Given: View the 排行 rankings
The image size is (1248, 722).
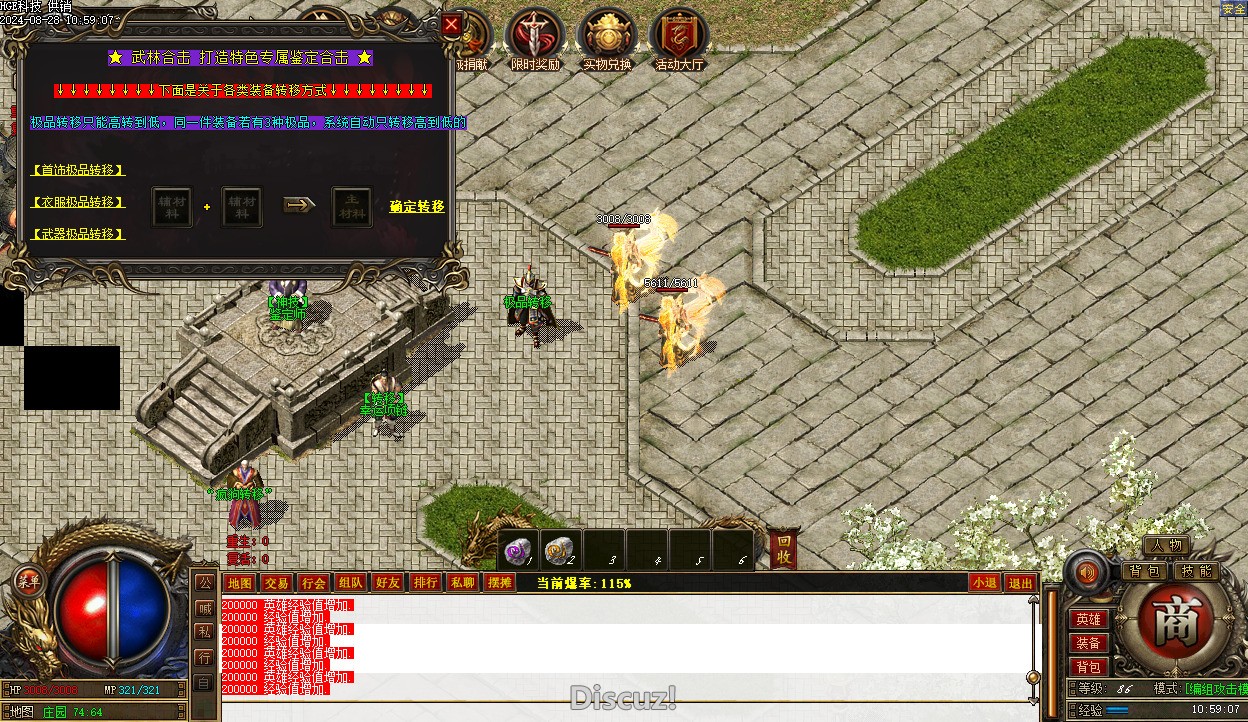Looking at the screenshot, I should tap(425, 583).
